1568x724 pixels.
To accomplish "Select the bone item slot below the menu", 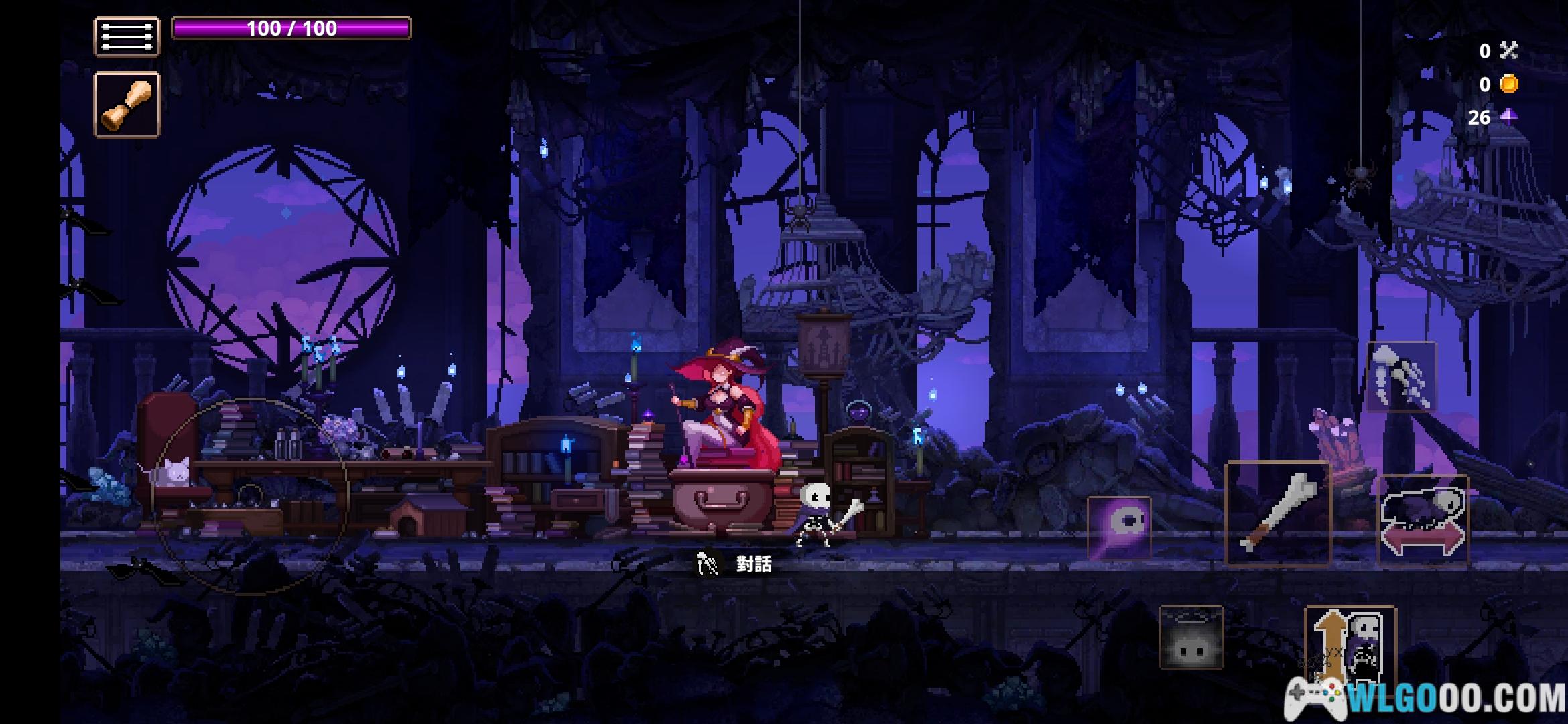I will 127,105.
